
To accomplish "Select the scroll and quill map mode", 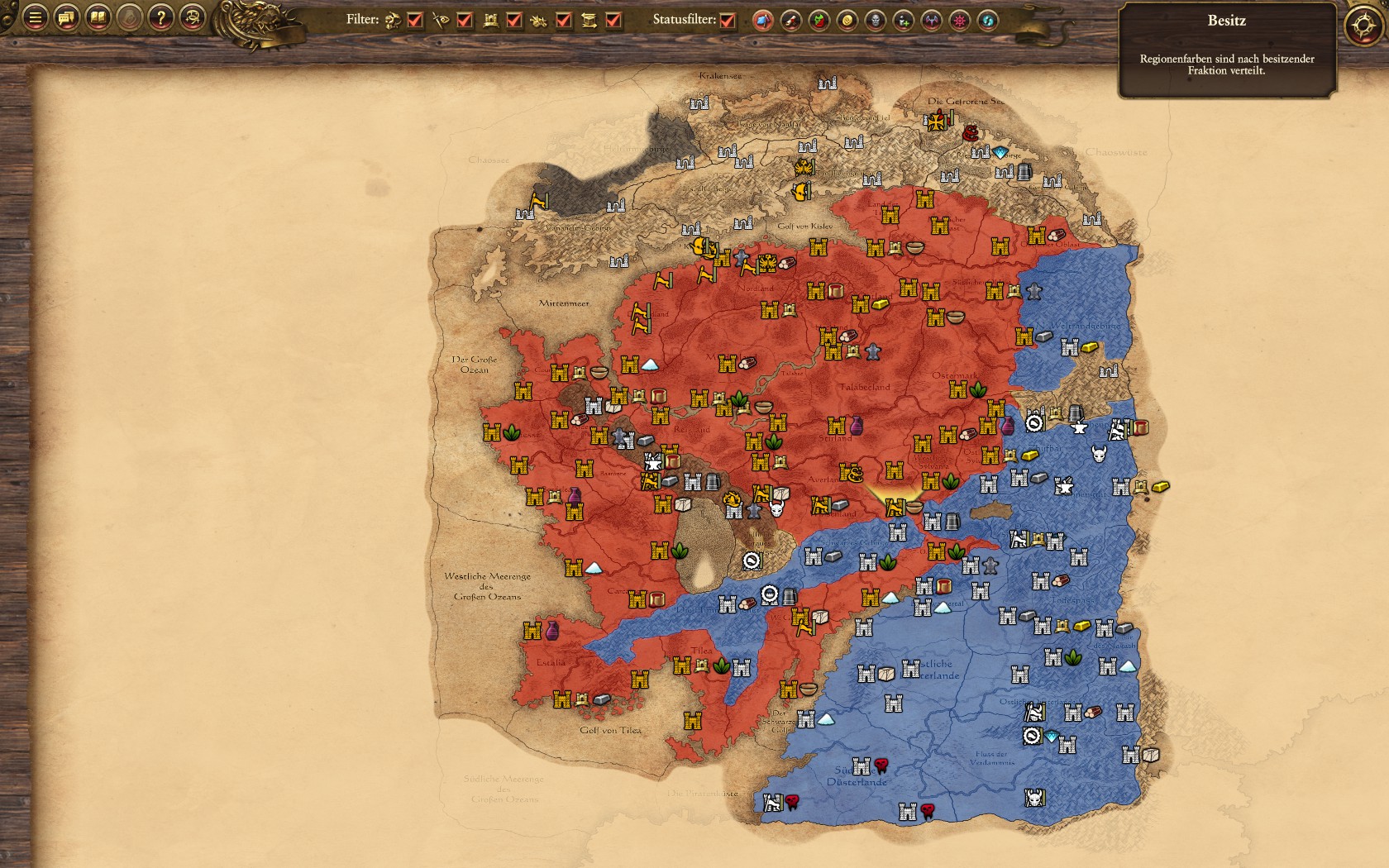I will pyautogui.click(x=791, y=21).
